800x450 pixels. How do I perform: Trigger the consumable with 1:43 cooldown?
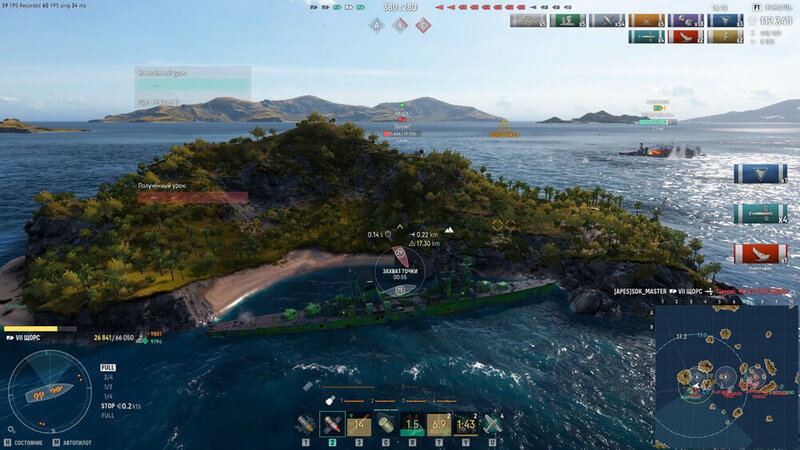(465, 424)
